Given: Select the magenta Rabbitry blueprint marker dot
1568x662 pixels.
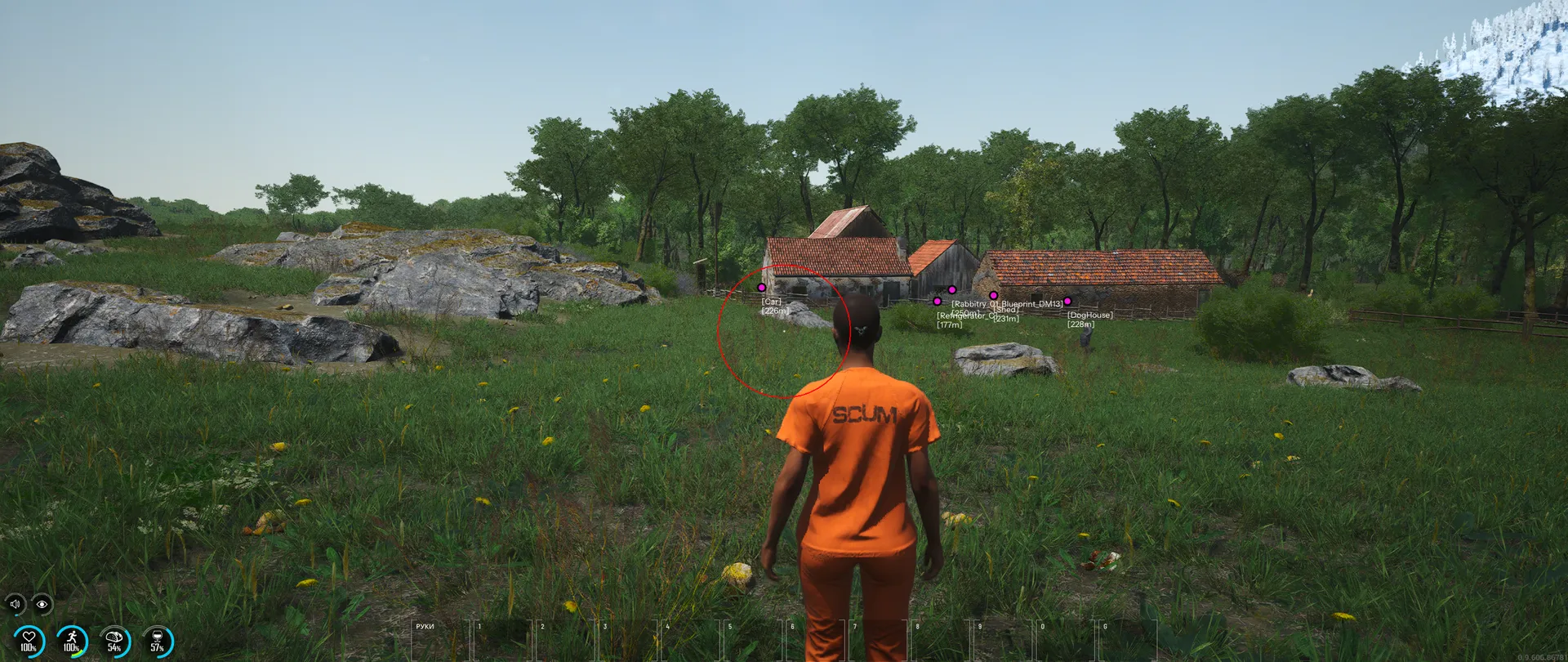Looking at the screenshot, I should (x=952, y=290).
